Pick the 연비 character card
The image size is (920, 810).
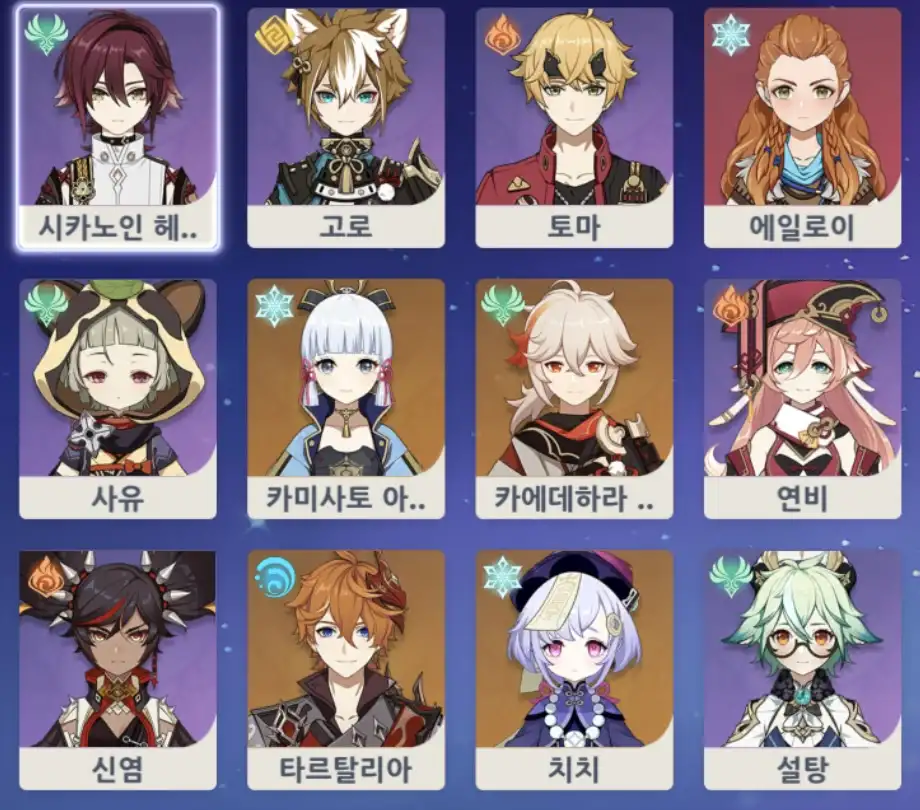click(x=802, y=398)
